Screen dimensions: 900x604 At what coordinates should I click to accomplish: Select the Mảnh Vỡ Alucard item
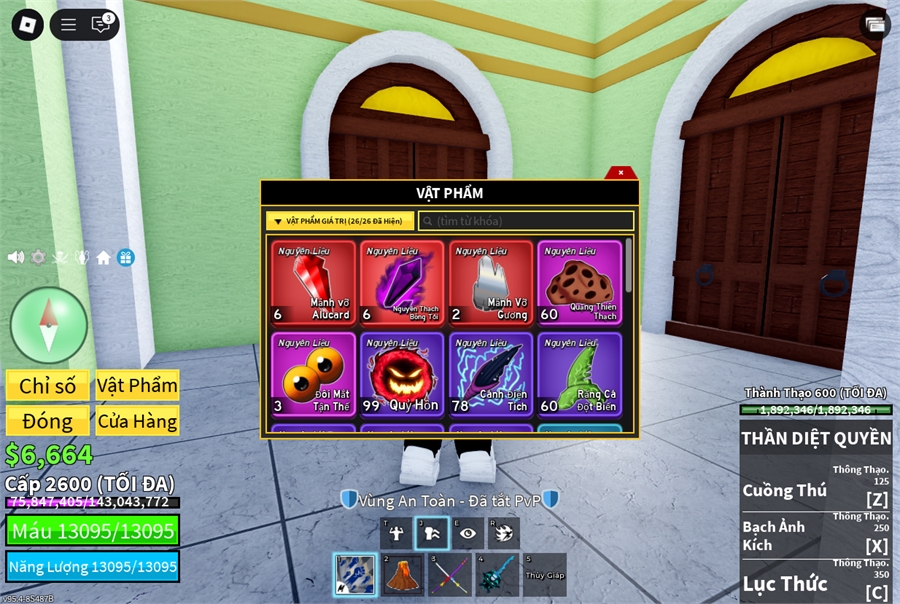[314, 283]
